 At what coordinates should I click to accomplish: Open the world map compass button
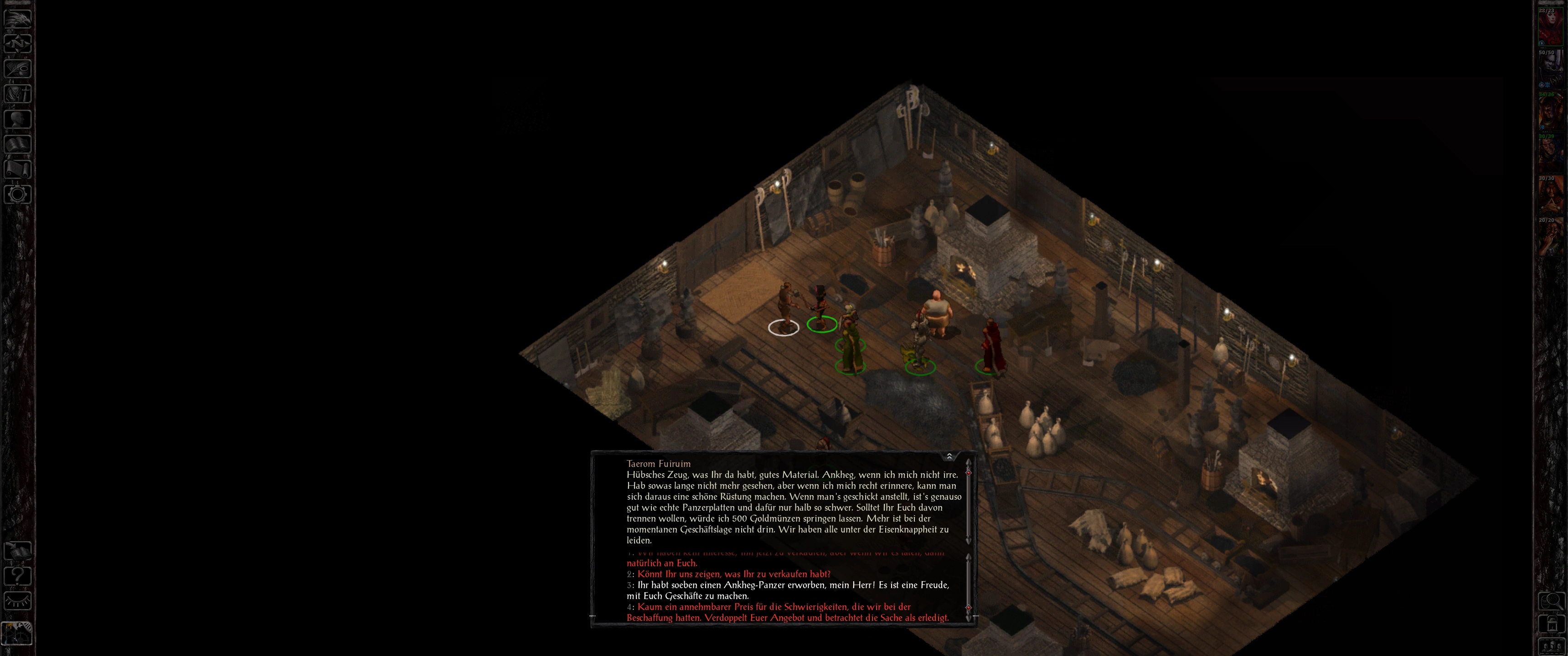tap(17, 43)
